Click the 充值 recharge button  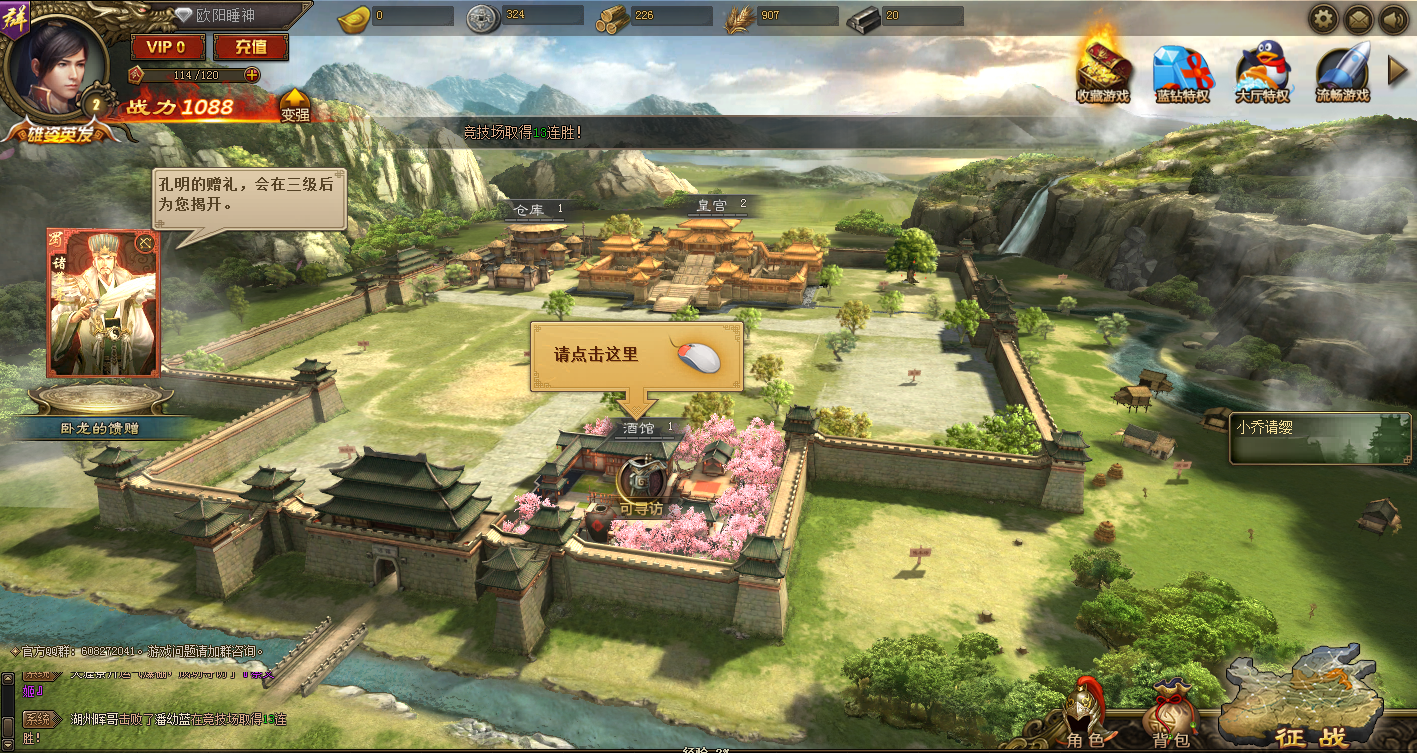point(250,47)
